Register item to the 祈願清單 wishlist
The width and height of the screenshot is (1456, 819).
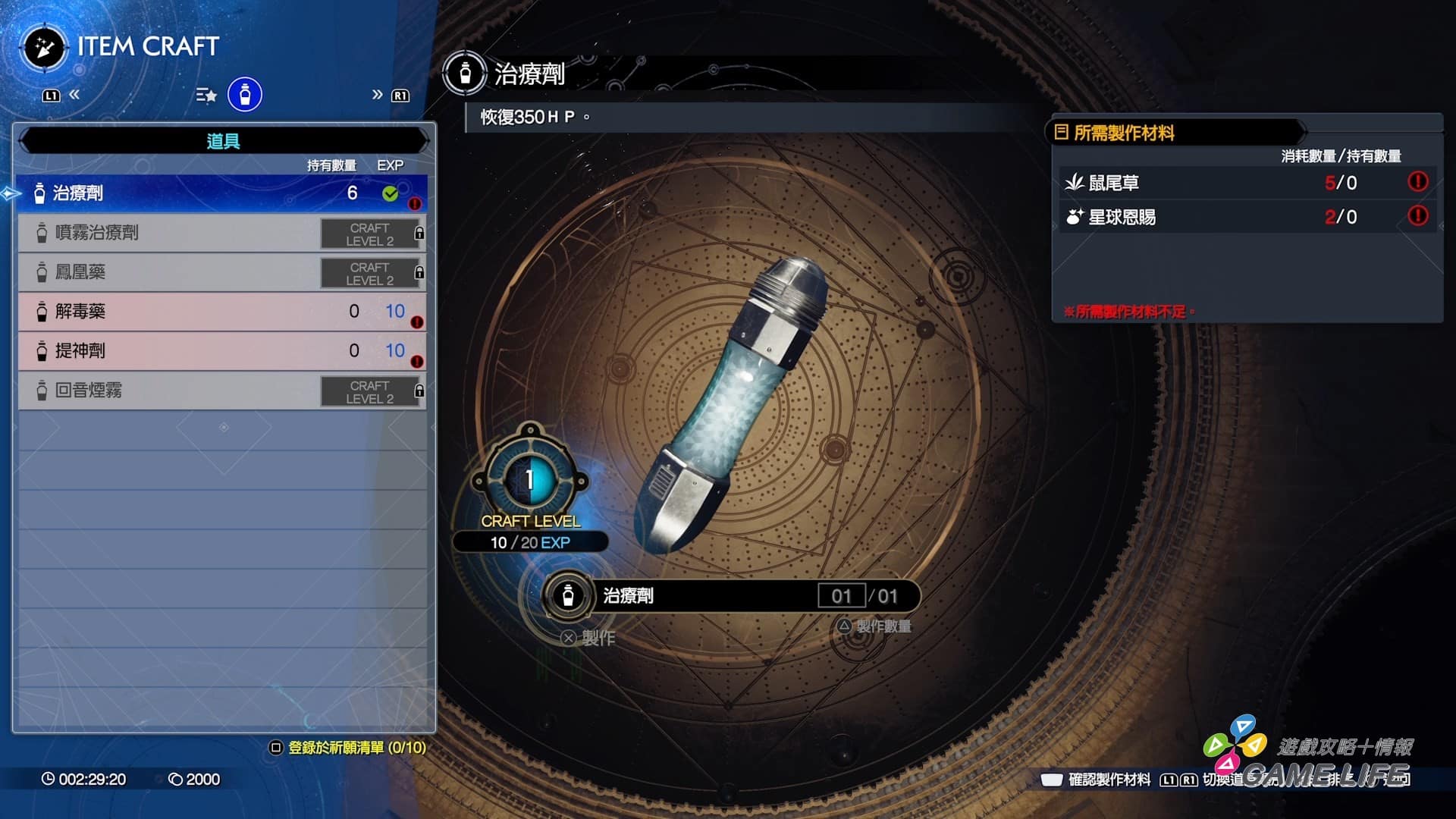click(349, 748)
